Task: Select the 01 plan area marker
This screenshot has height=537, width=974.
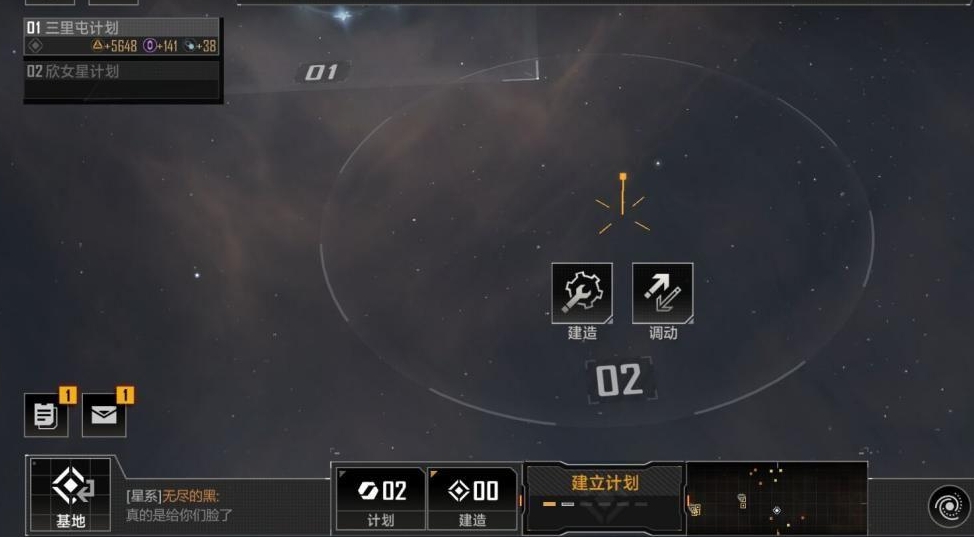Action: point(321,72)
